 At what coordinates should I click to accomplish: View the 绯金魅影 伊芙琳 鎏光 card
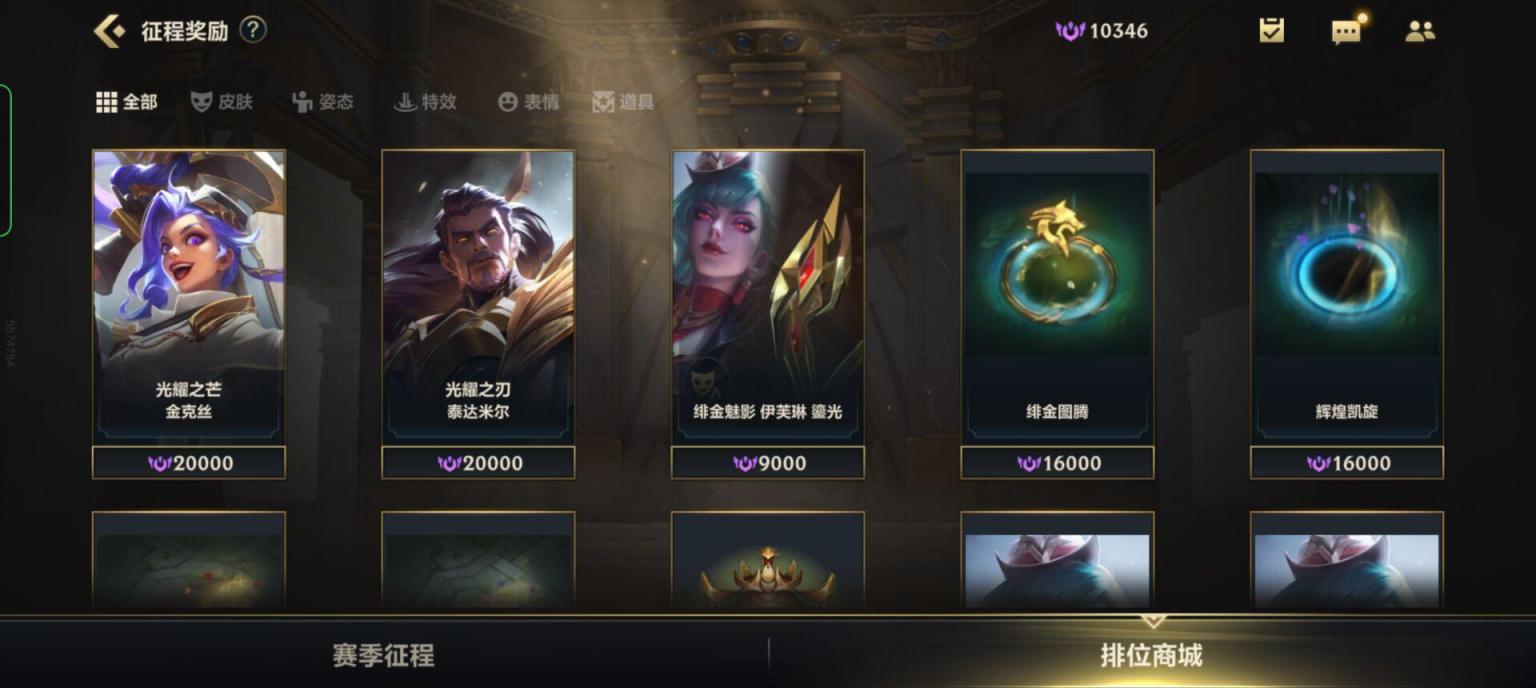(767, 295)
